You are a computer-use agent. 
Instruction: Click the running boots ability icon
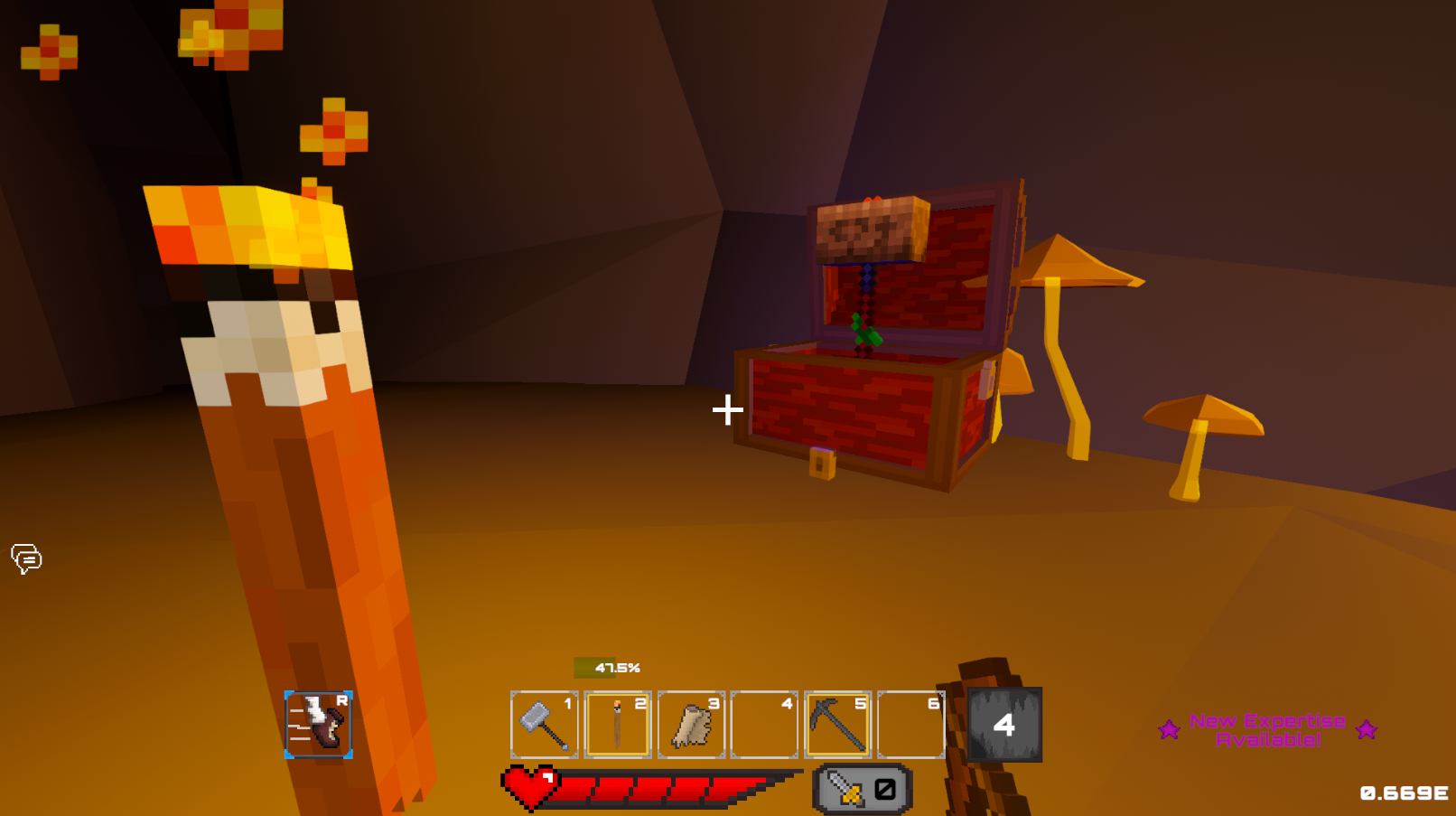tap(321, 726)
